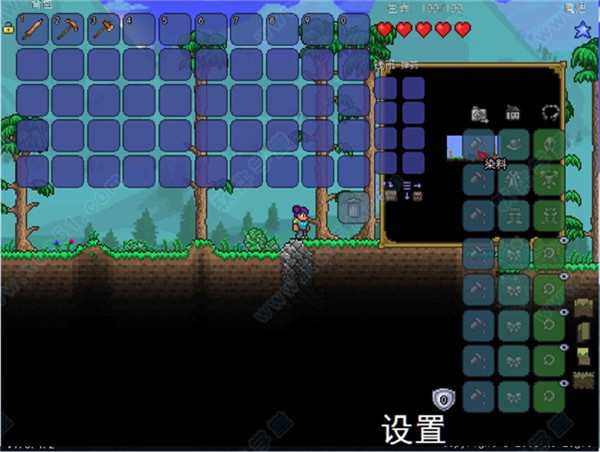
Task: Click the vanity shirt slot
Action: pos(514,180)
